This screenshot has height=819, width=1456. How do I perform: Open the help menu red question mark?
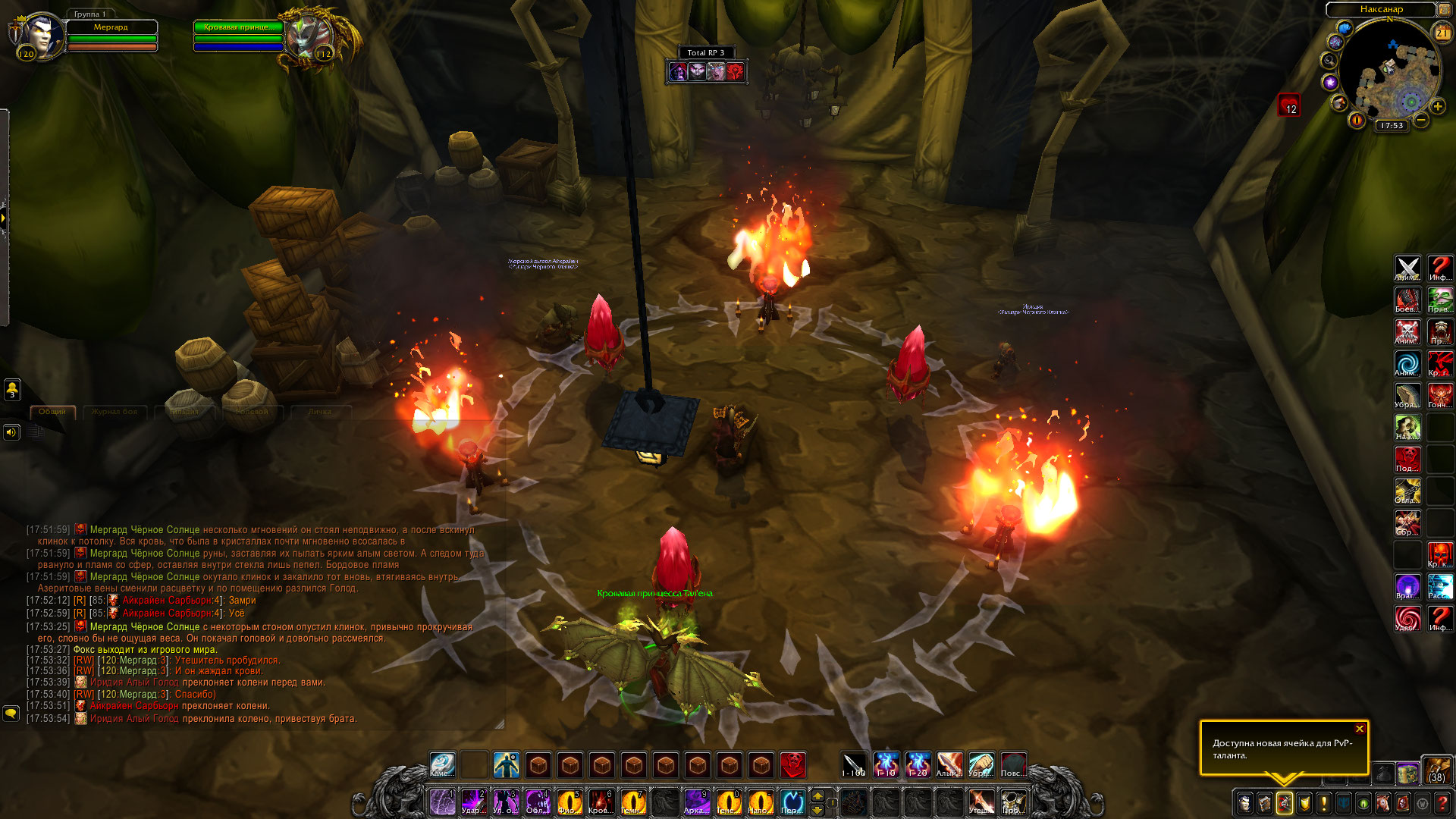(x=1442, y=803)
